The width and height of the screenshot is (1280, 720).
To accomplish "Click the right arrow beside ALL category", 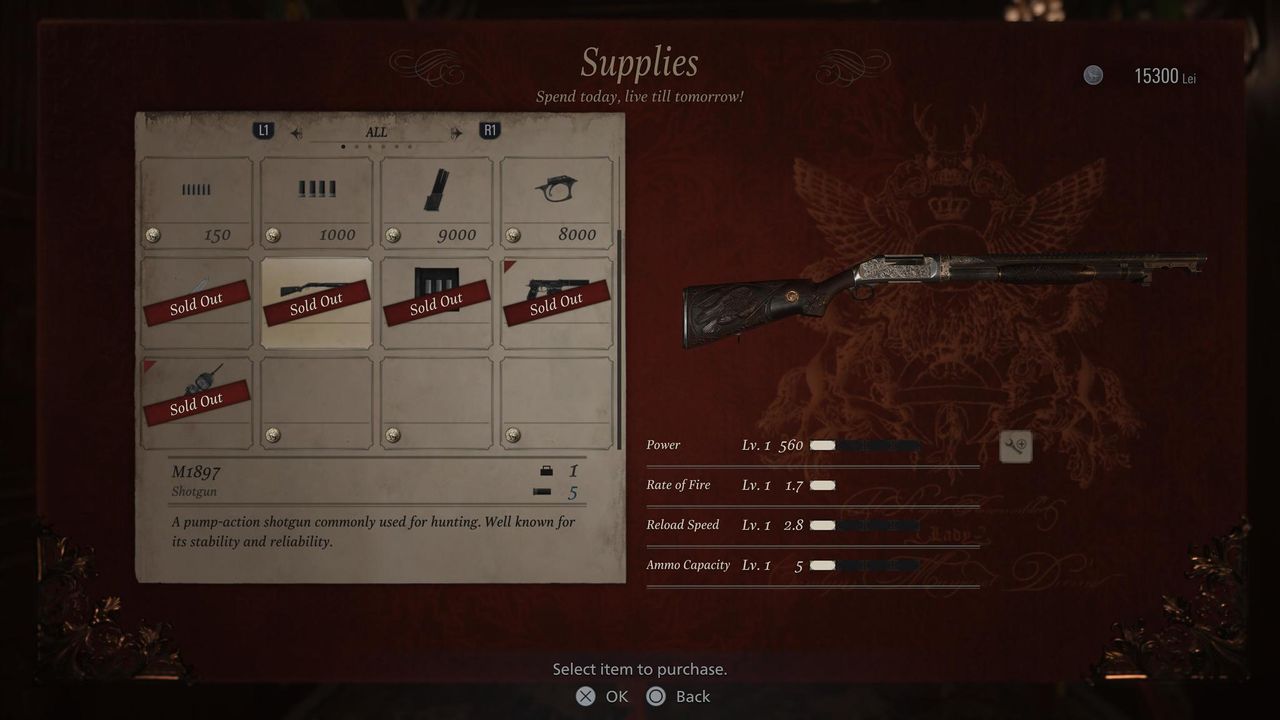I will 456,132.
